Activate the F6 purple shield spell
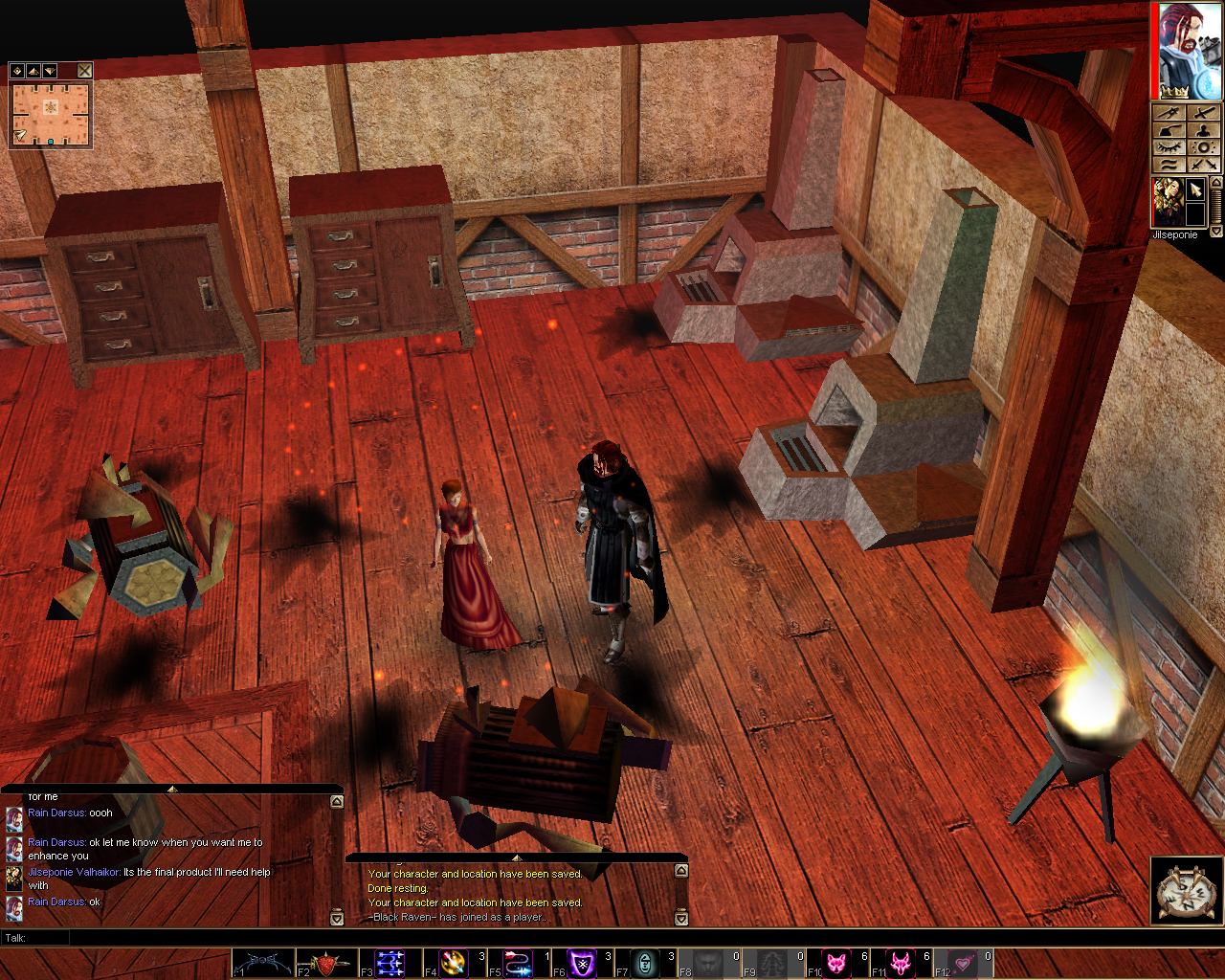This screenshot has width=1225, height=980. click(x=582, y=963)
